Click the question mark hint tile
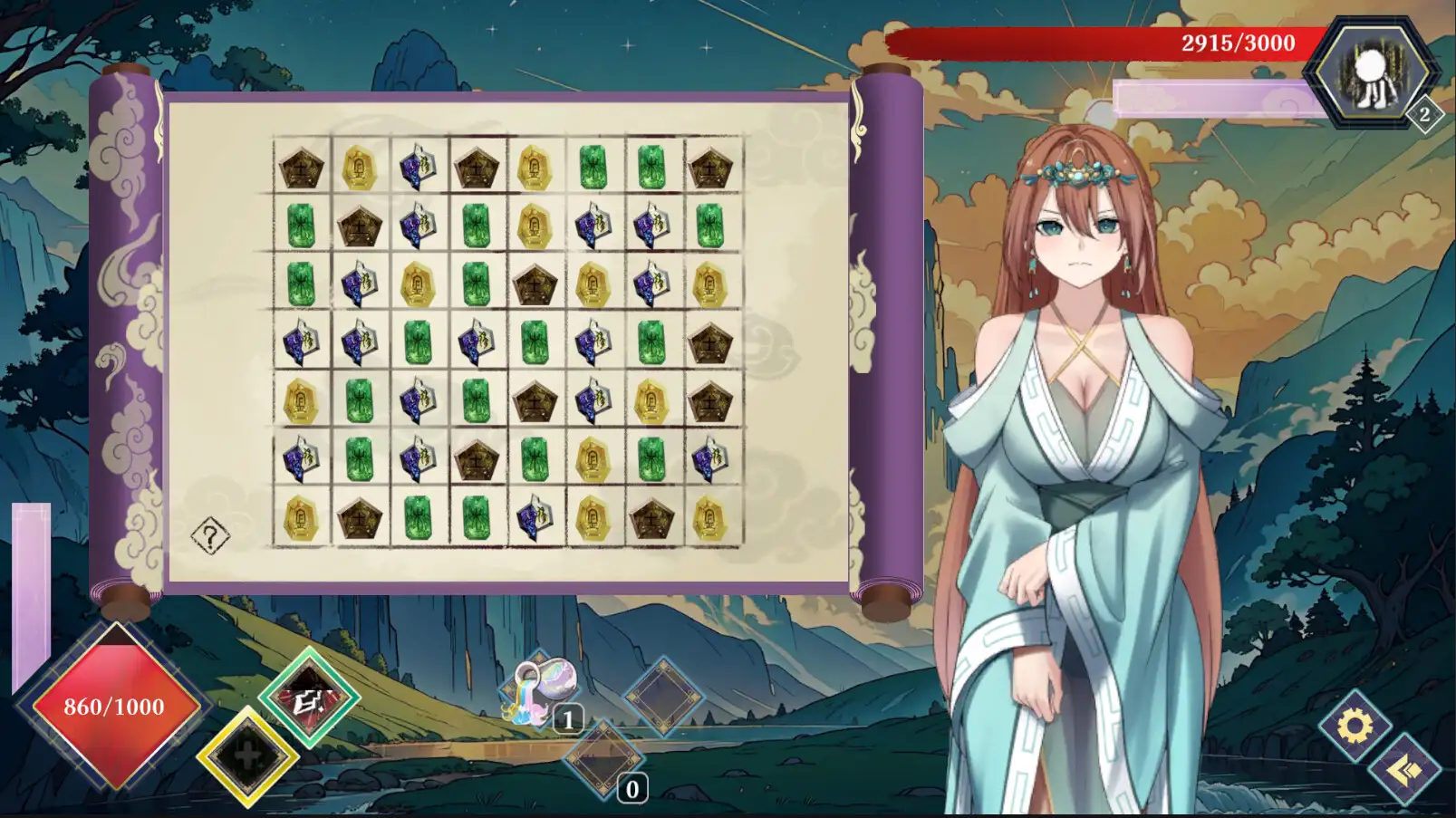1456x818 pixels. tap(209, 534)
